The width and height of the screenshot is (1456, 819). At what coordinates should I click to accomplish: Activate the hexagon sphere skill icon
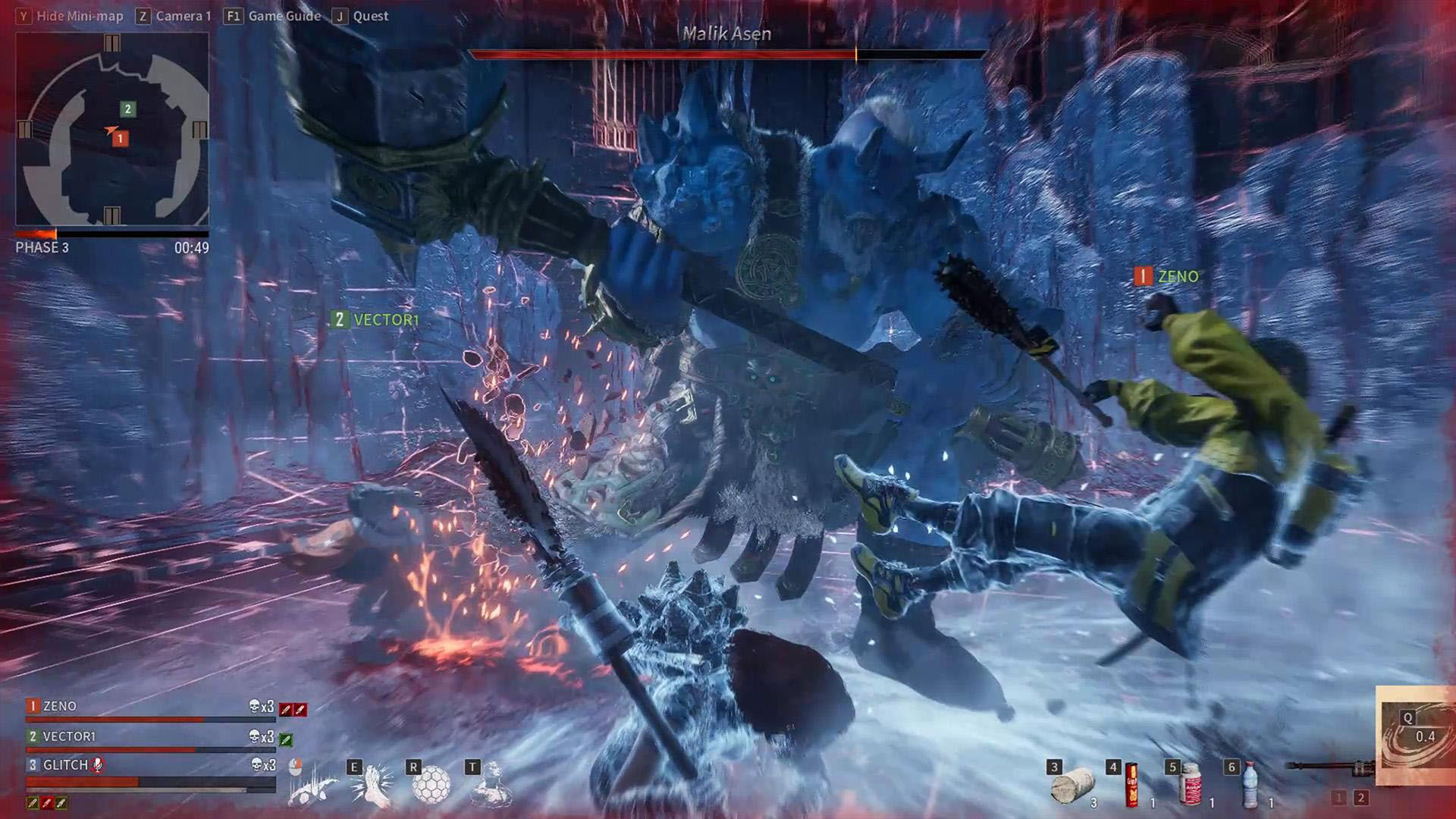coord(431,784)
